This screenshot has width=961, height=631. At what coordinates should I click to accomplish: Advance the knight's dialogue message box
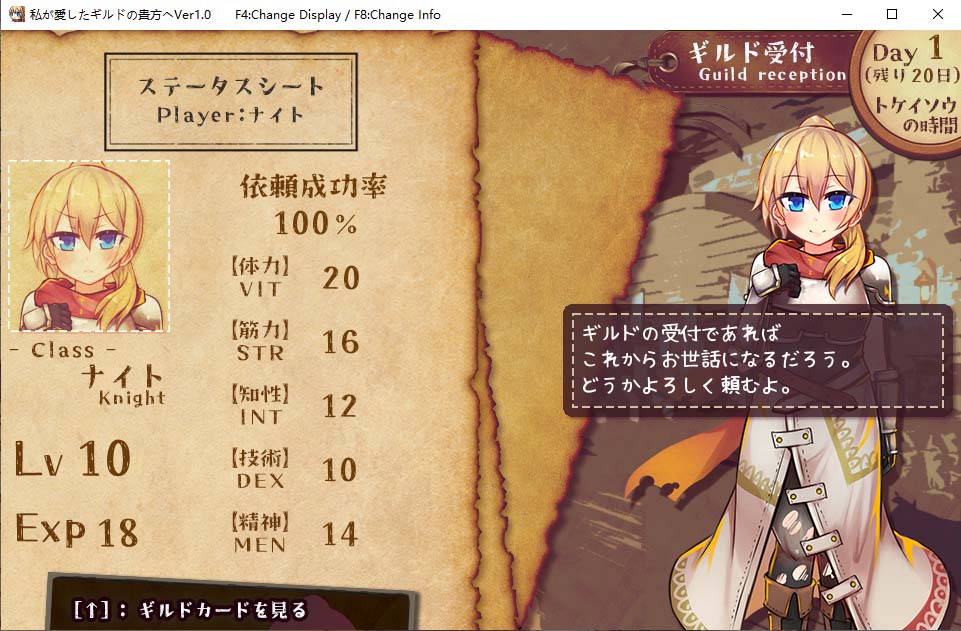[757, 360]
